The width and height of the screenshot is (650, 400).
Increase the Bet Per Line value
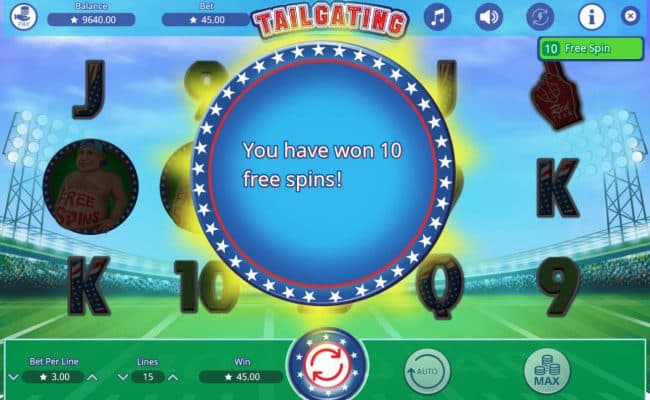pos(94,378)
